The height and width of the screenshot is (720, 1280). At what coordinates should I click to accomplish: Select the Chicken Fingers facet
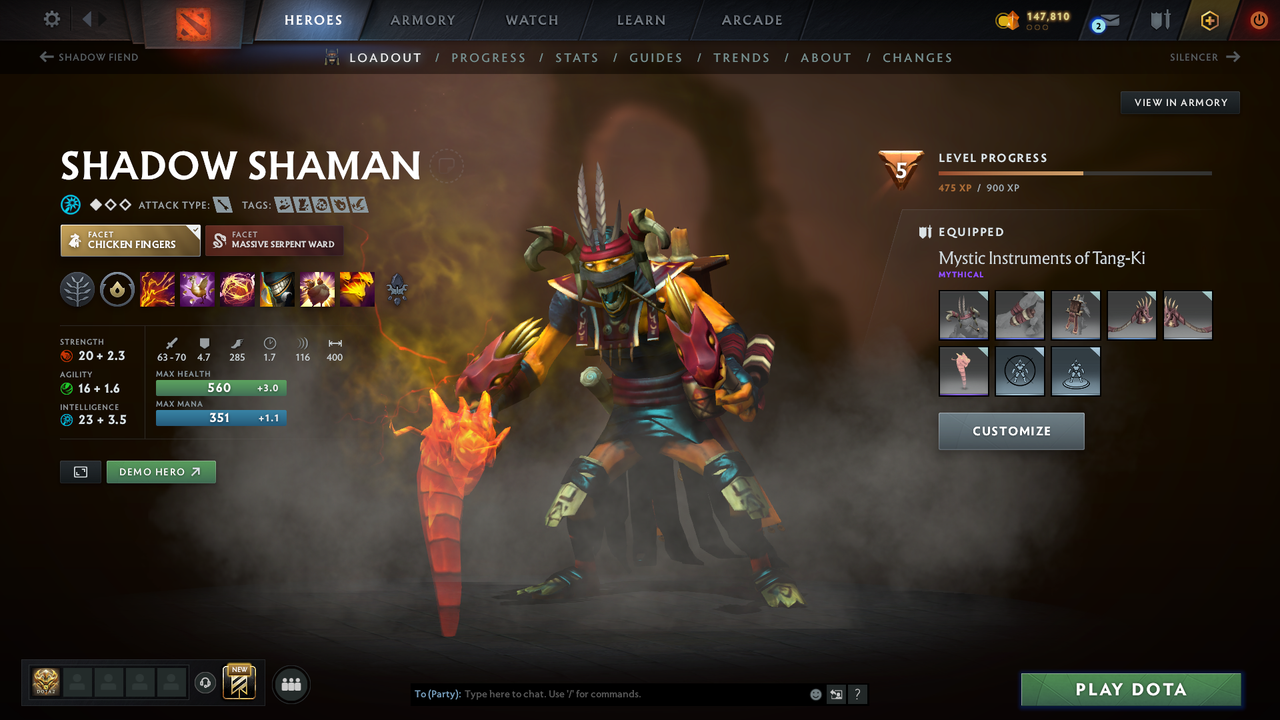point(130,240)
